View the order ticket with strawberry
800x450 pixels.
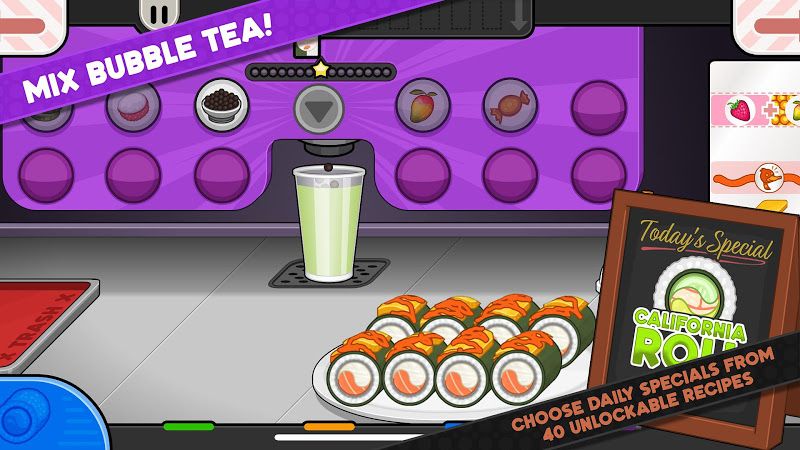(x=755, y=110)
